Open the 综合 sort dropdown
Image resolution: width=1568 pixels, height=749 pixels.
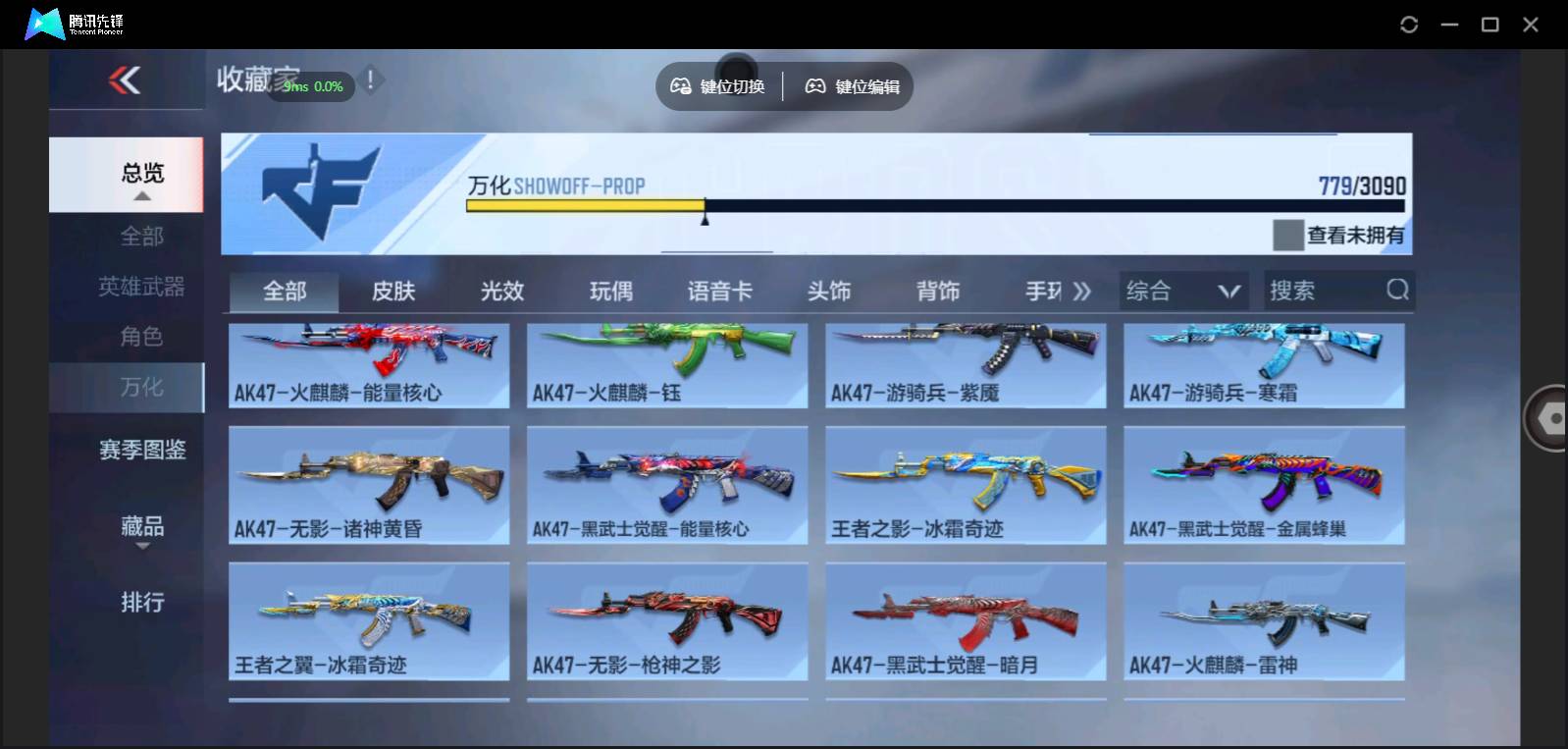[1182, 291]
